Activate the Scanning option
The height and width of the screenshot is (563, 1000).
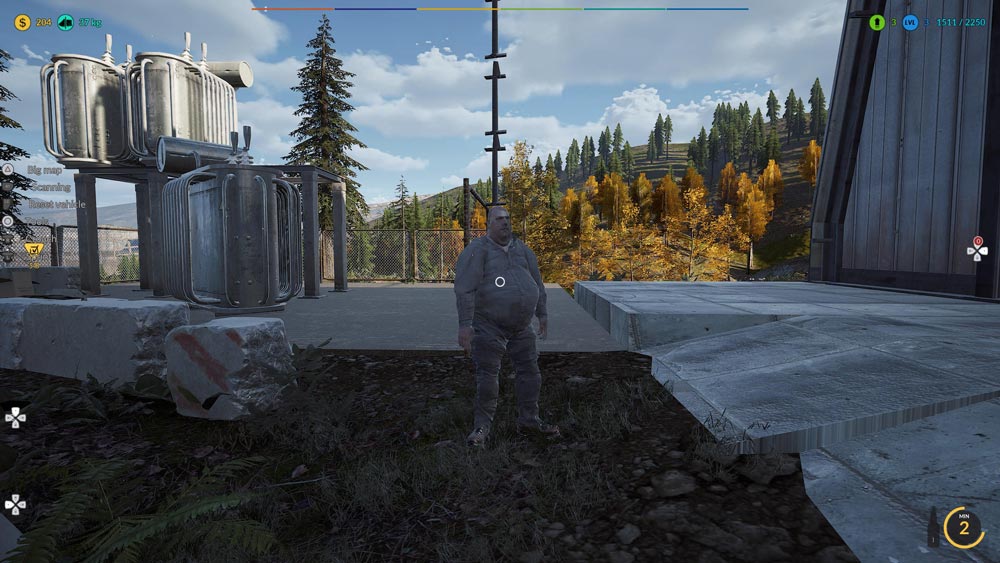click(x=50, y=187)
